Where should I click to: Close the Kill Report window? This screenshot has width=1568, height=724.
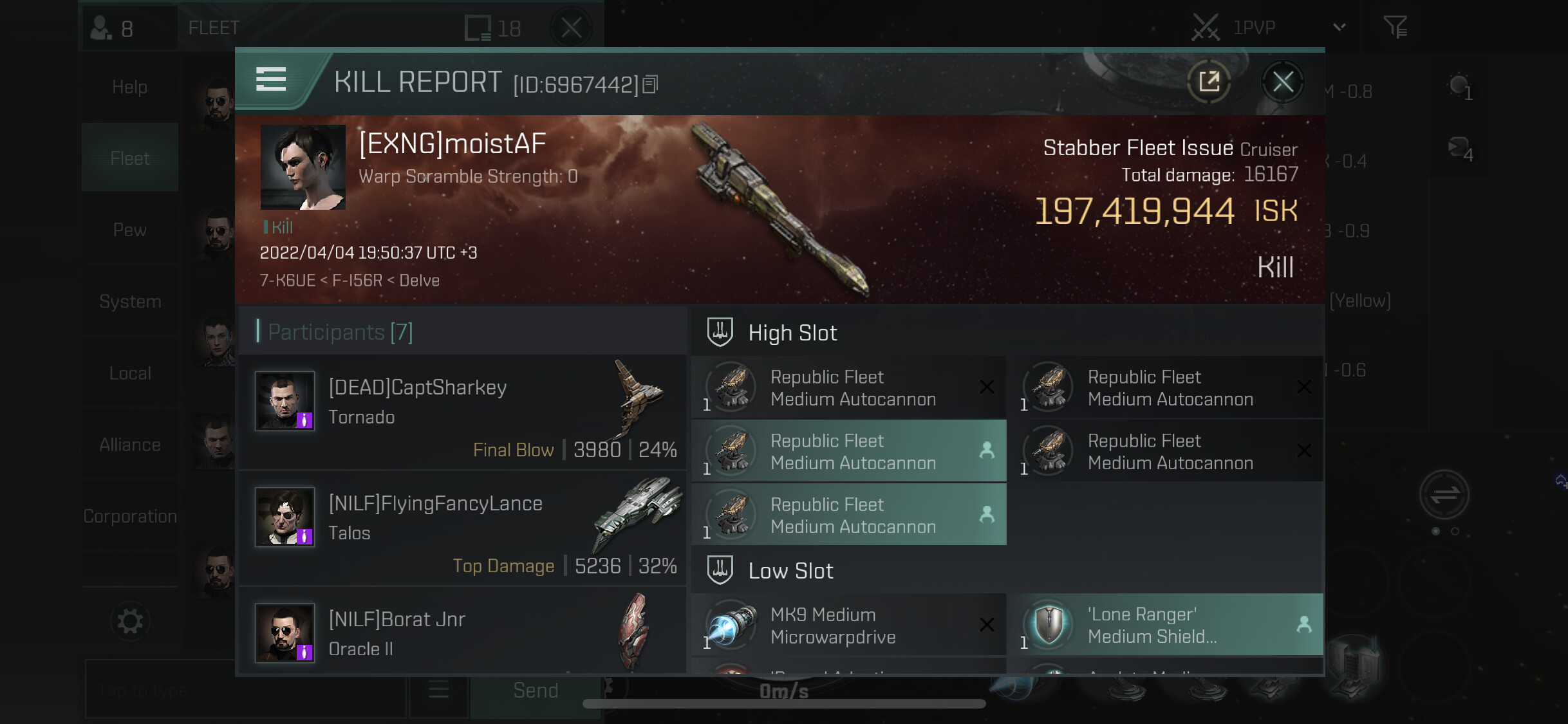1282,82
